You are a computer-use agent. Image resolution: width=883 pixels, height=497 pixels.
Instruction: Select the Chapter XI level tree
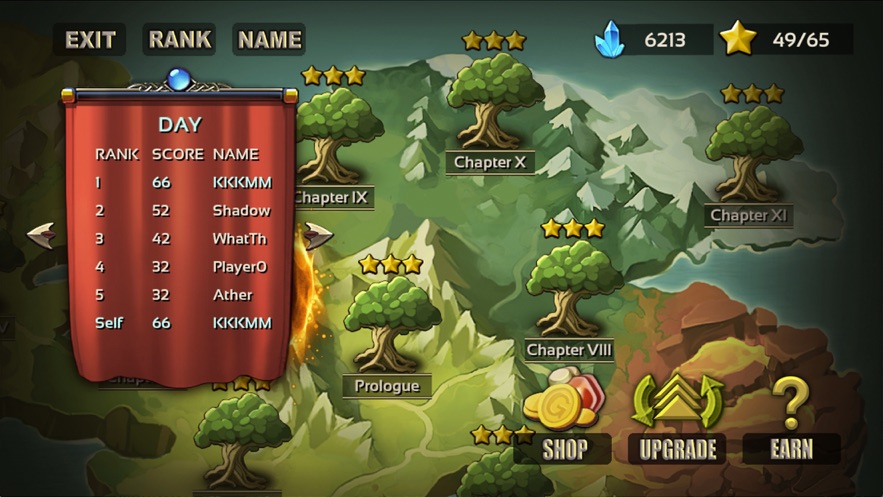click(749, 155)
